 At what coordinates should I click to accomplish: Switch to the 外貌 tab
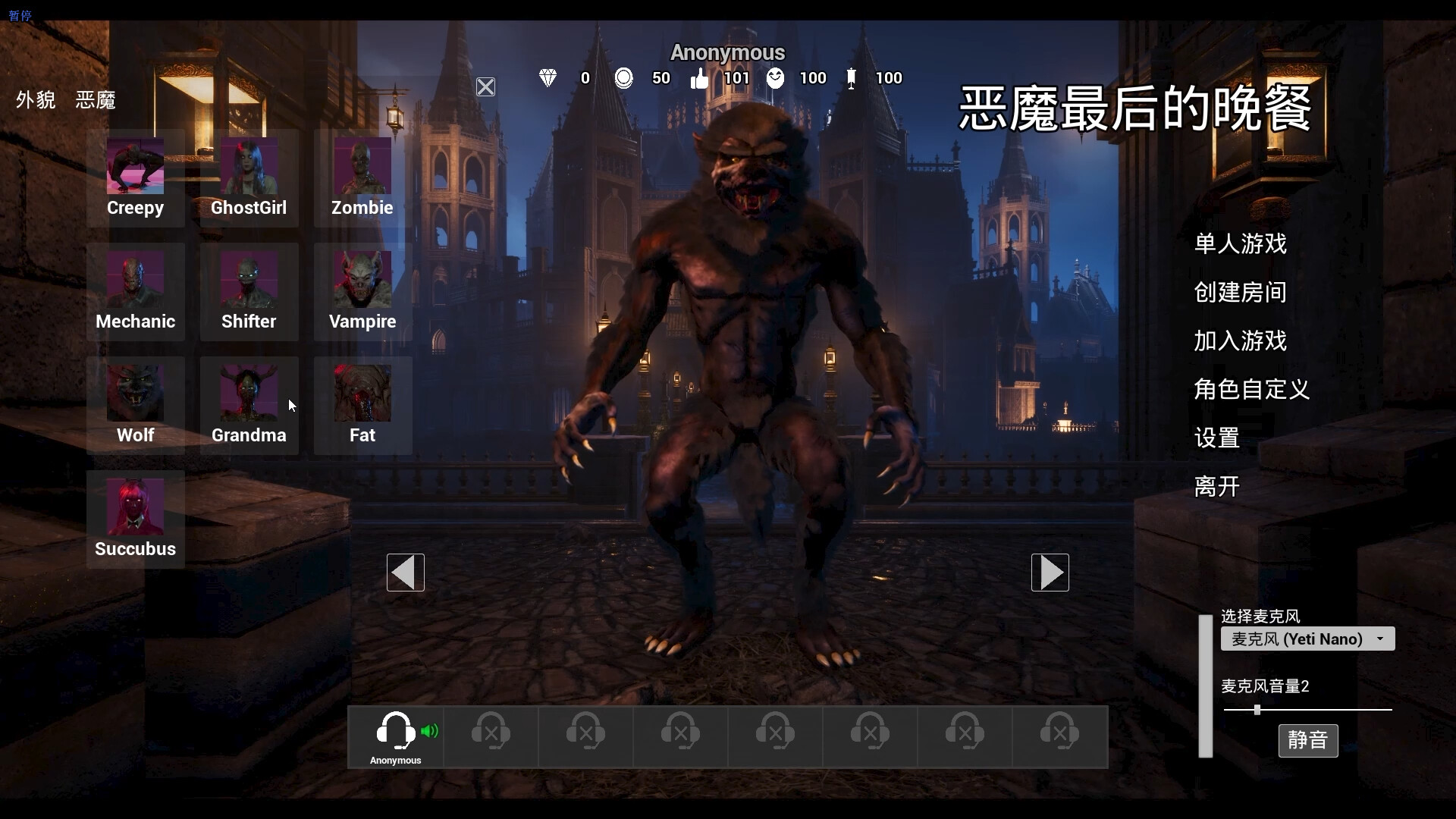coord(34,100)
